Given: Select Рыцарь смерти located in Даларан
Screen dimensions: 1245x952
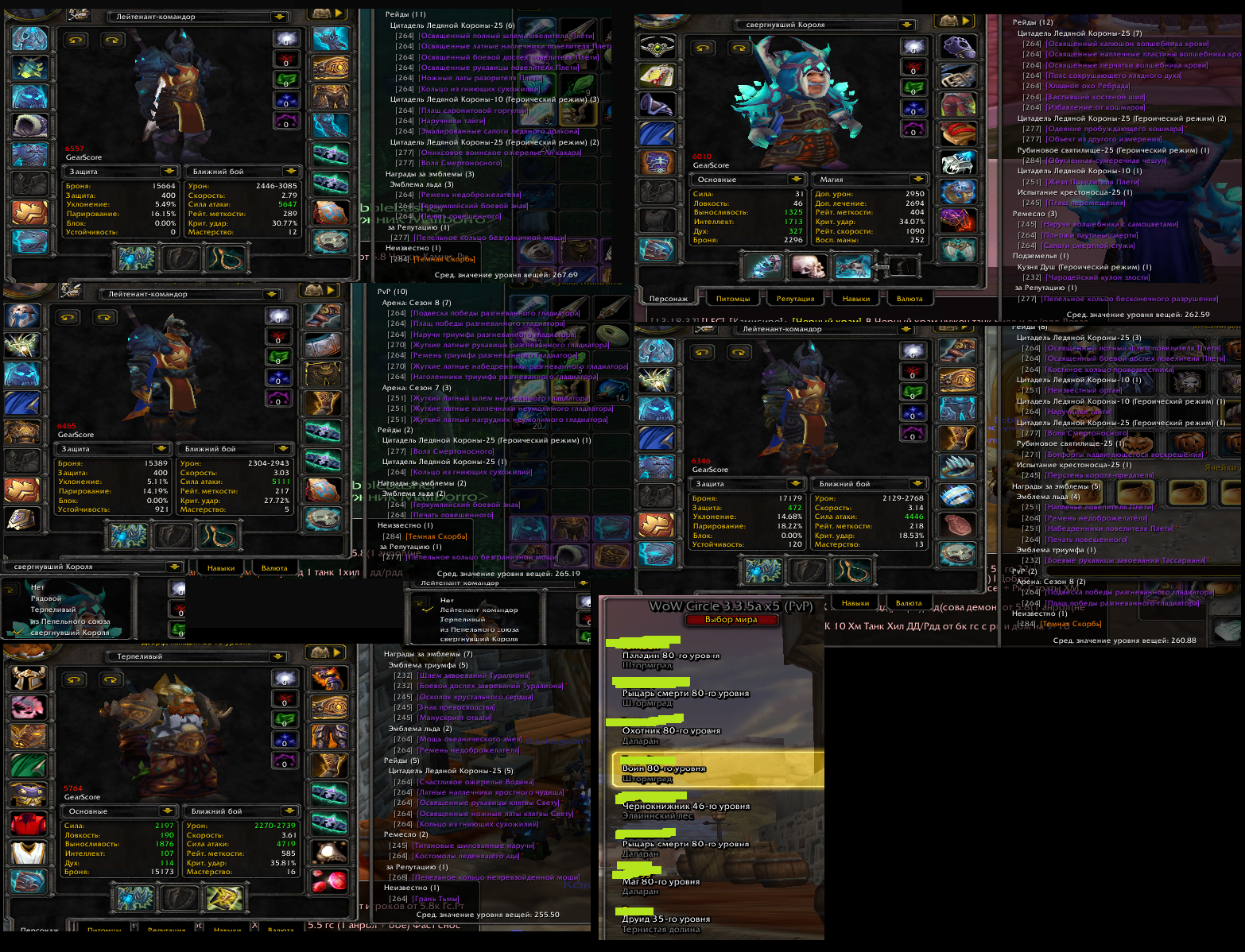Looking at the screenshot, I should pos(685,845).
